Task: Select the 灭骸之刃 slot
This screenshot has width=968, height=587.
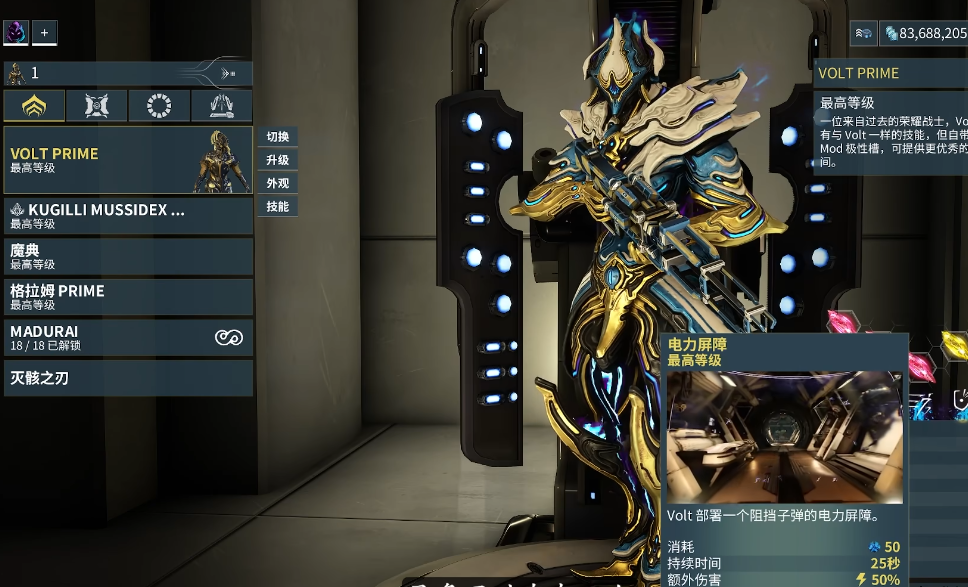Action: pos(128,378)
